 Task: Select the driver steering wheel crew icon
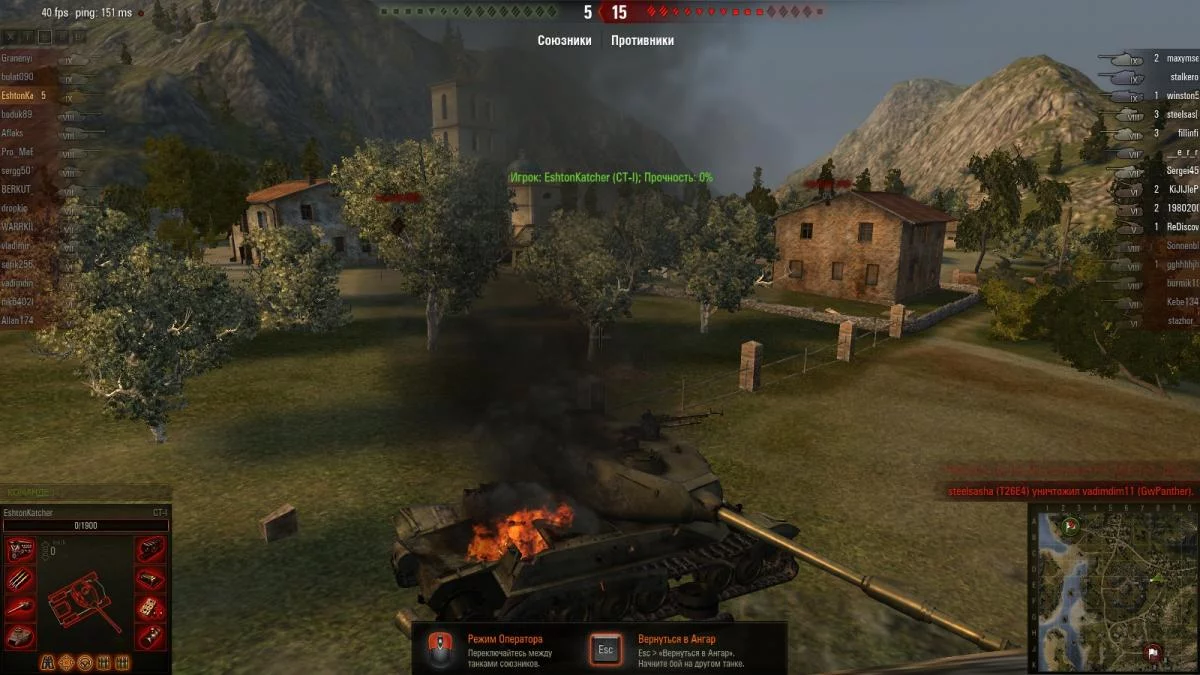(x=85, y=662)
